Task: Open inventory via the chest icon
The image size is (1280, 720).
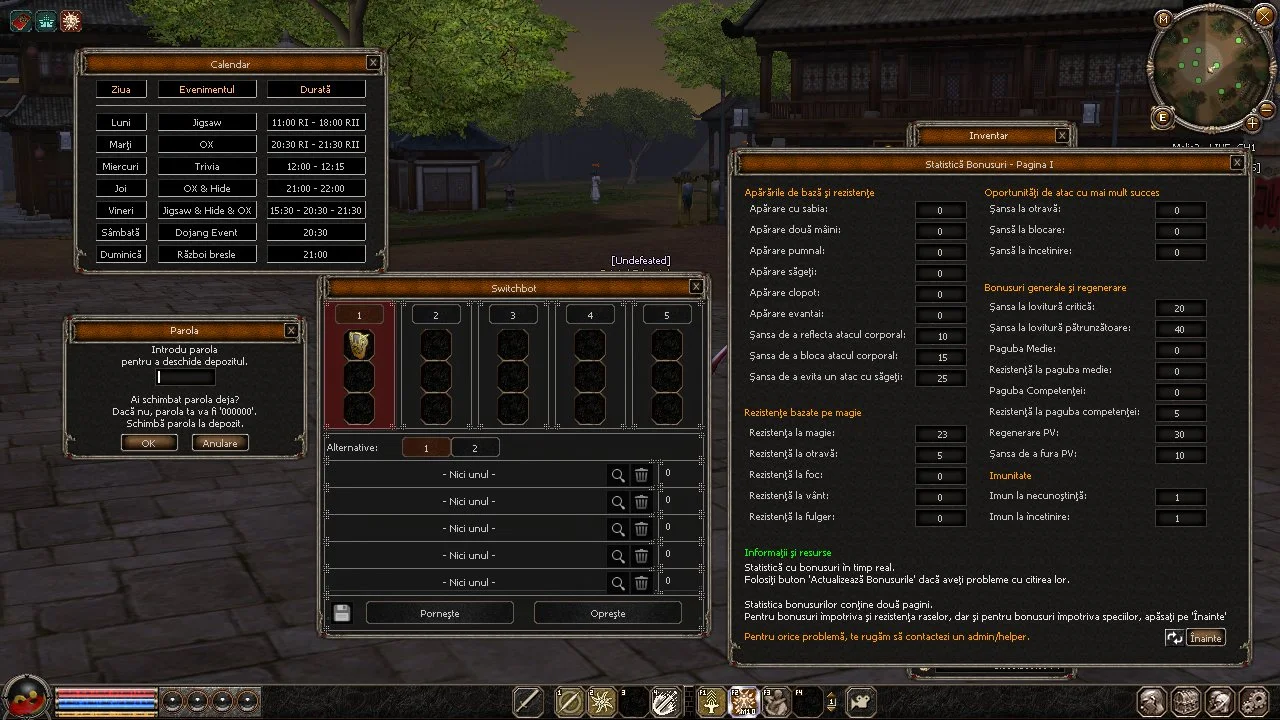Action: click(1186, 701)
